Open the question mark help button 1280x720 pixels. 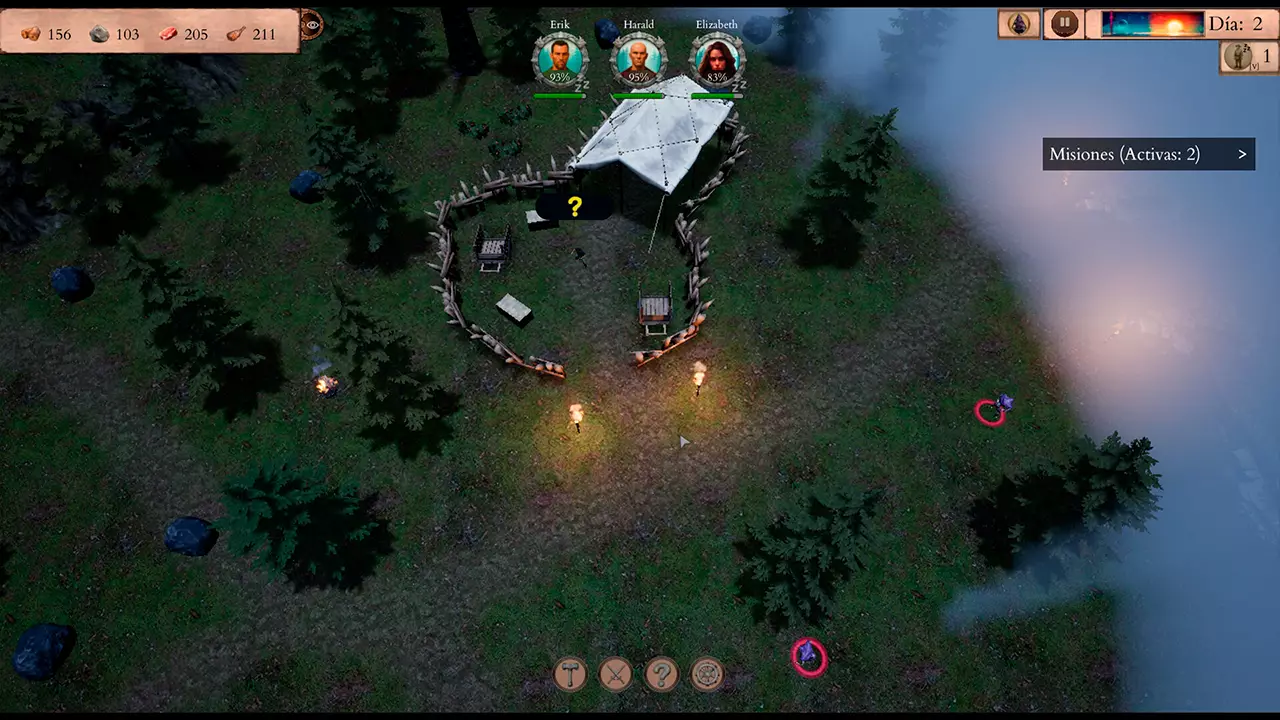(661, 675)
